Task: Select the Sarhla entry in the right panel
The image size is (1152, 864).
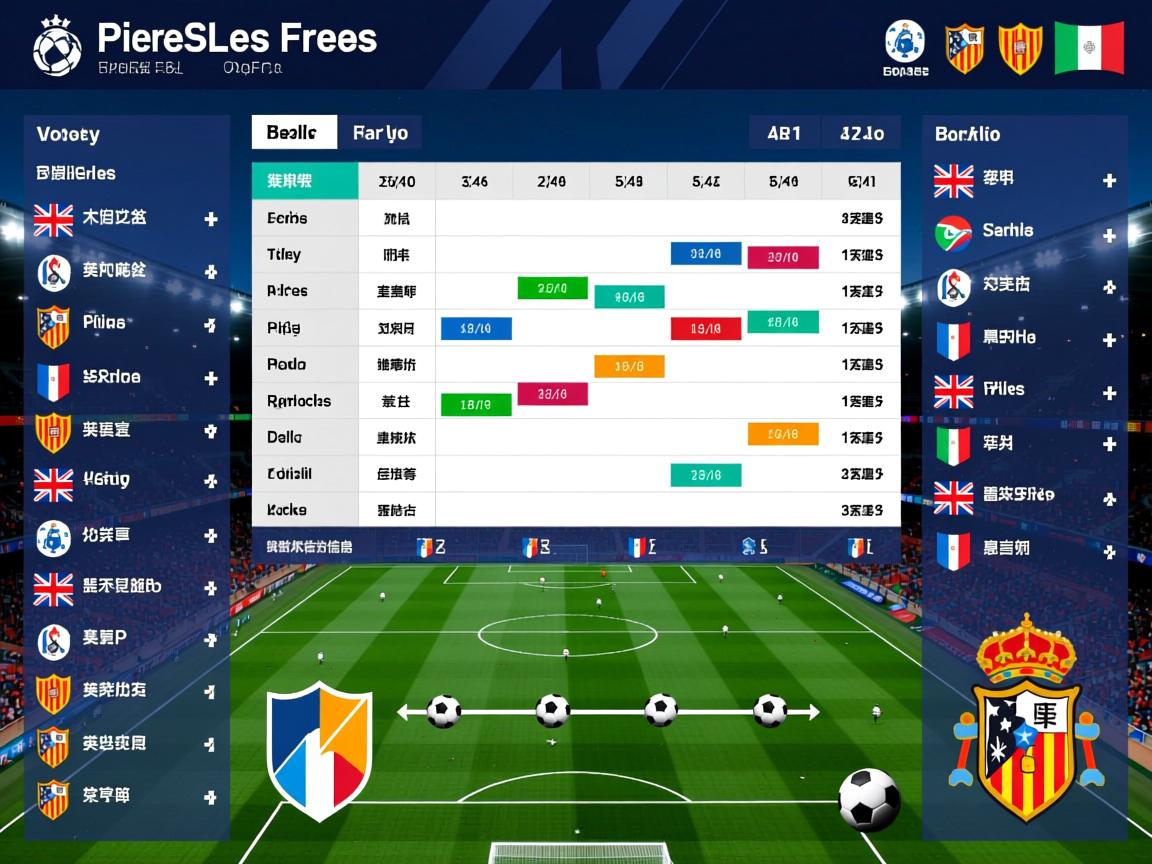Action: coord(1007,231)
